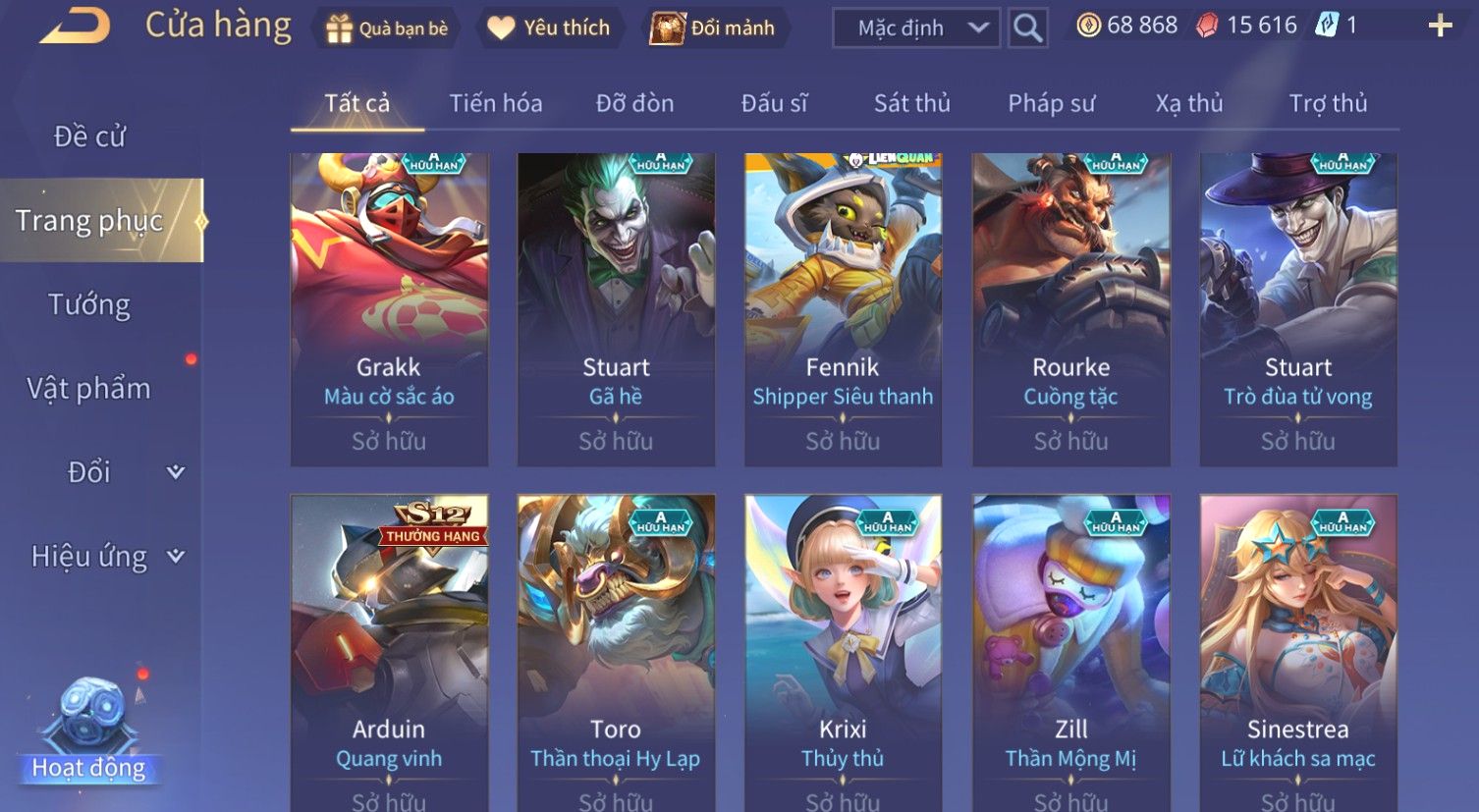
Task: Open the Tướng menu section
Action: coord(89,304)
